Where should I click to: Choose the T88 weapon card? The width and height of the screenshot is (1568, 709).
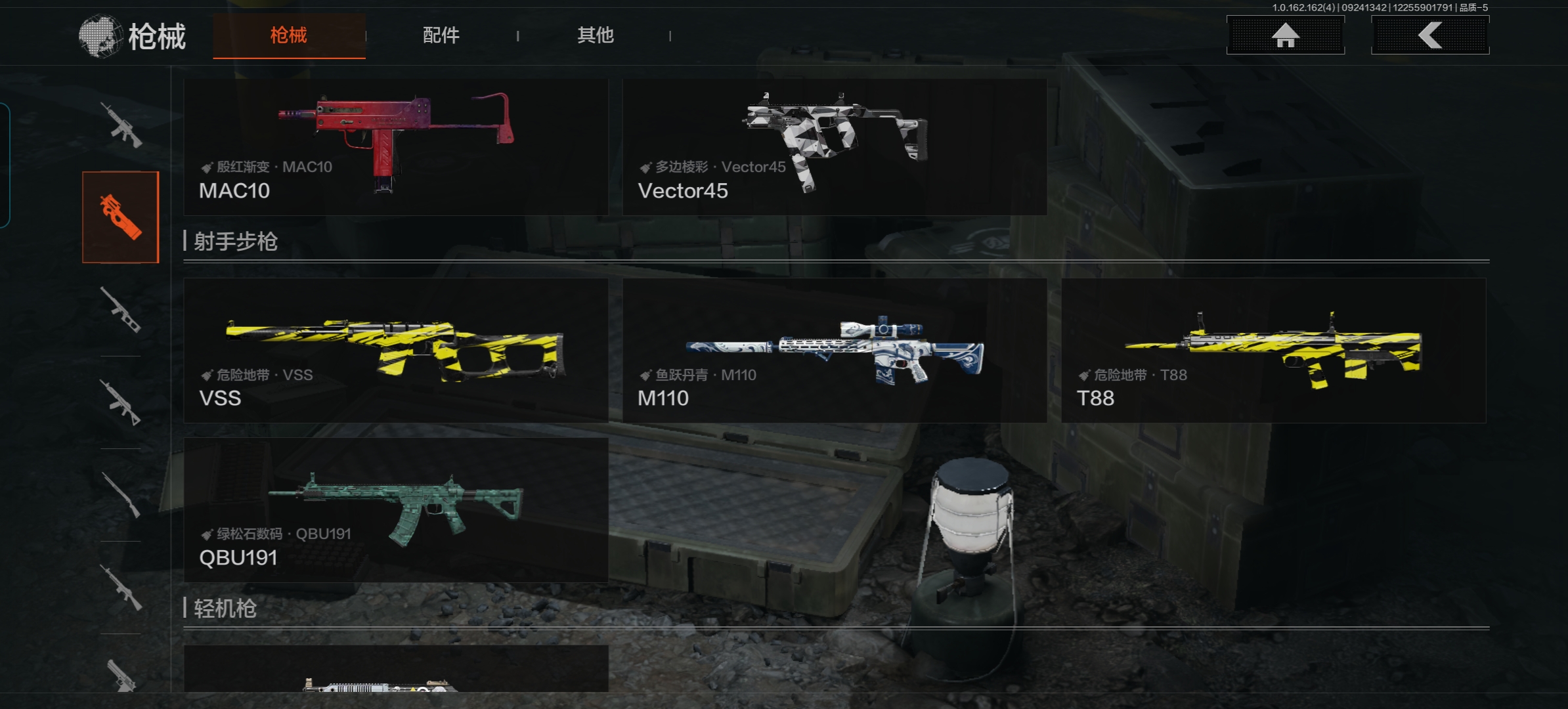coord(1273,350)
